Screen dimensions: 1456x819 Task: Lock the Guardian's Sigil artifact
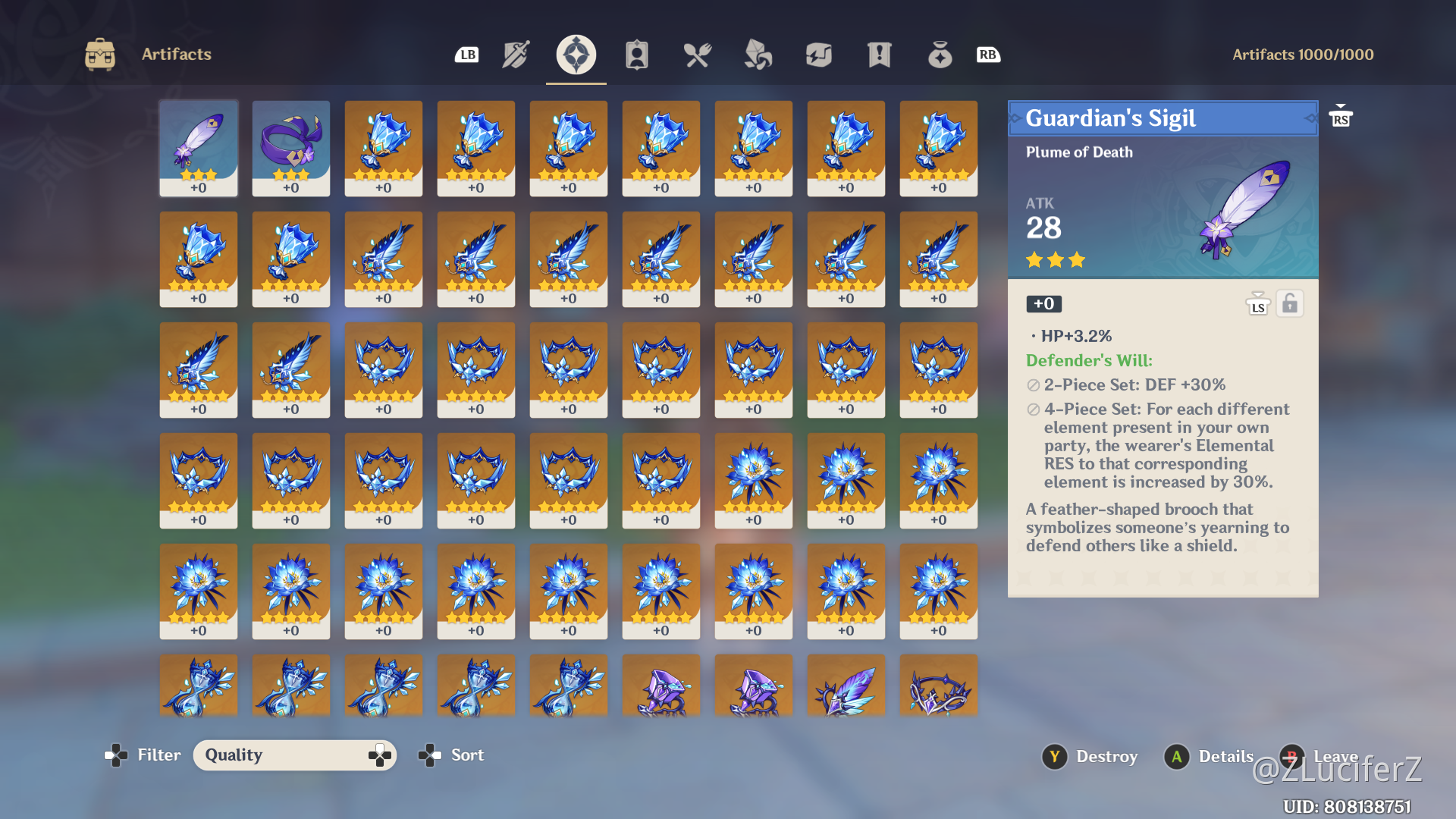tap(1290, 303)
